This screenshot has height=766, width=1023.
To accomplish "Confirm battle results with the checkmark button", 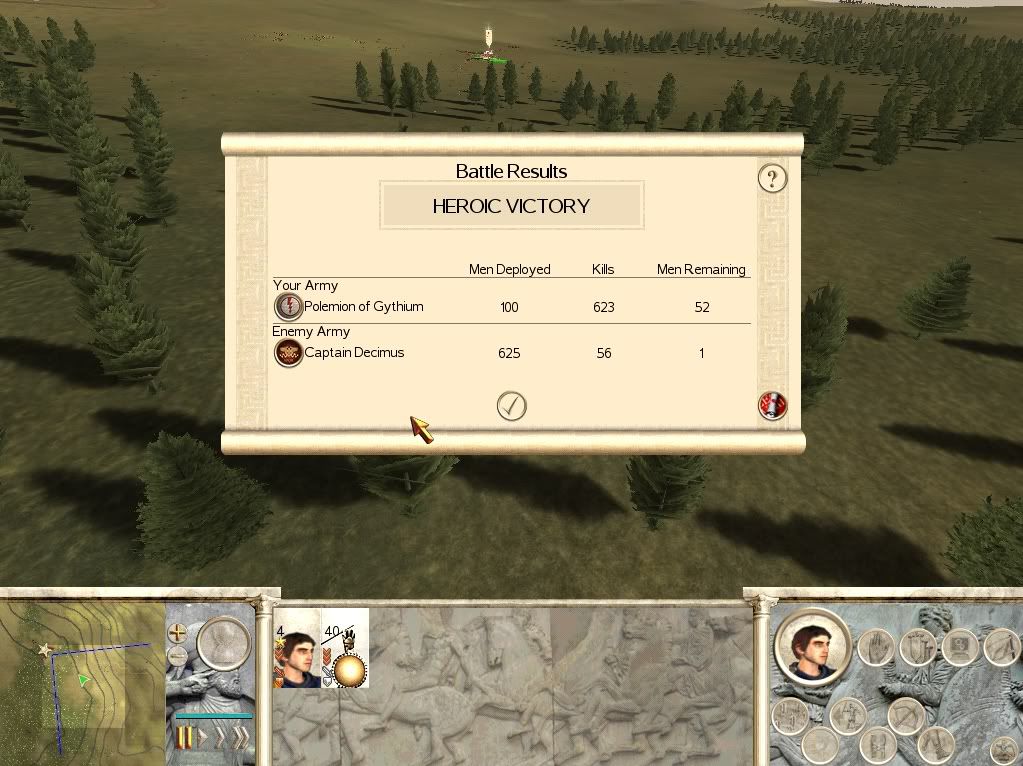I will (x=511, y=405).
